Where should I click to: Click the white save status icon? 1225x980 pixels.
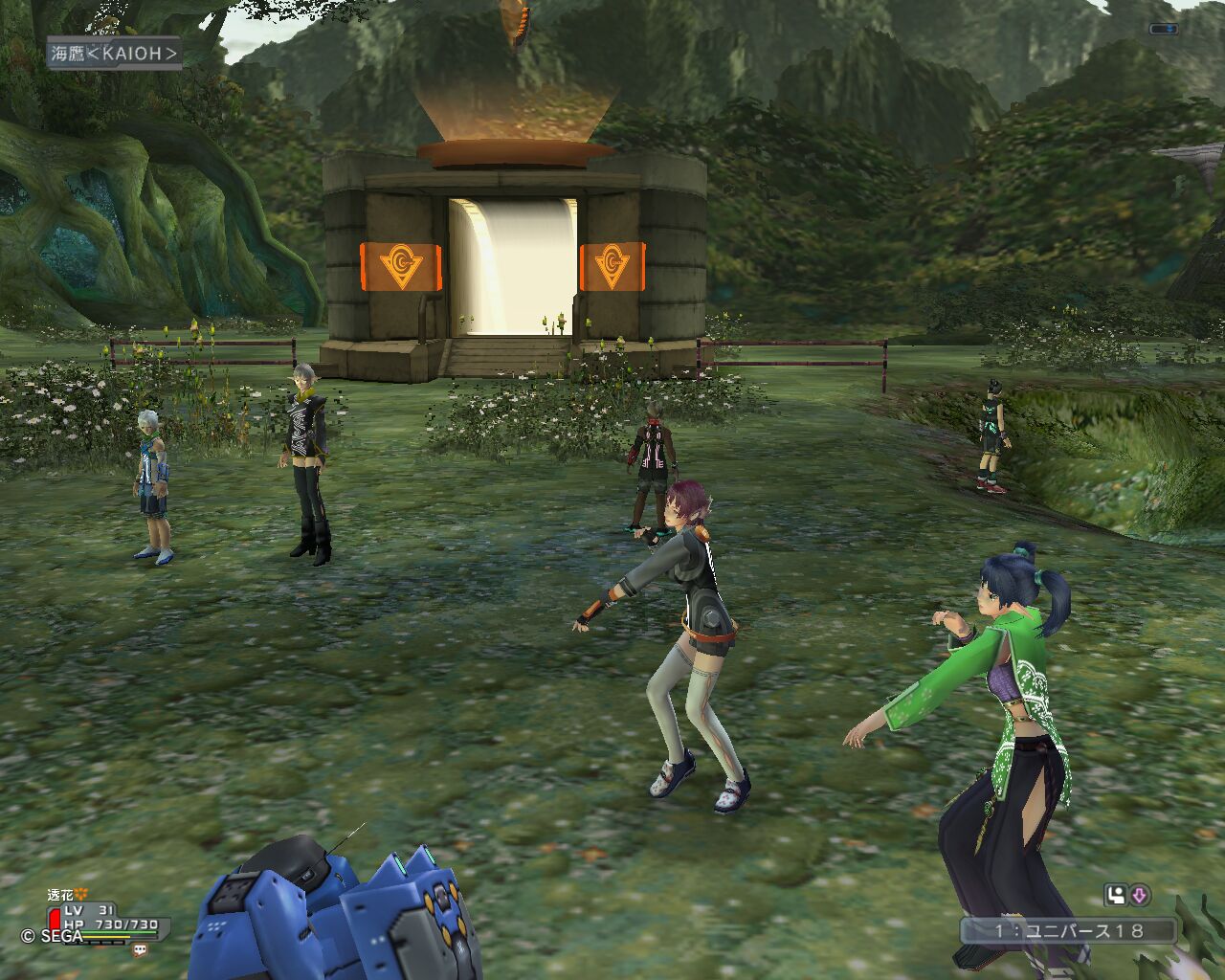[1115, 896]
